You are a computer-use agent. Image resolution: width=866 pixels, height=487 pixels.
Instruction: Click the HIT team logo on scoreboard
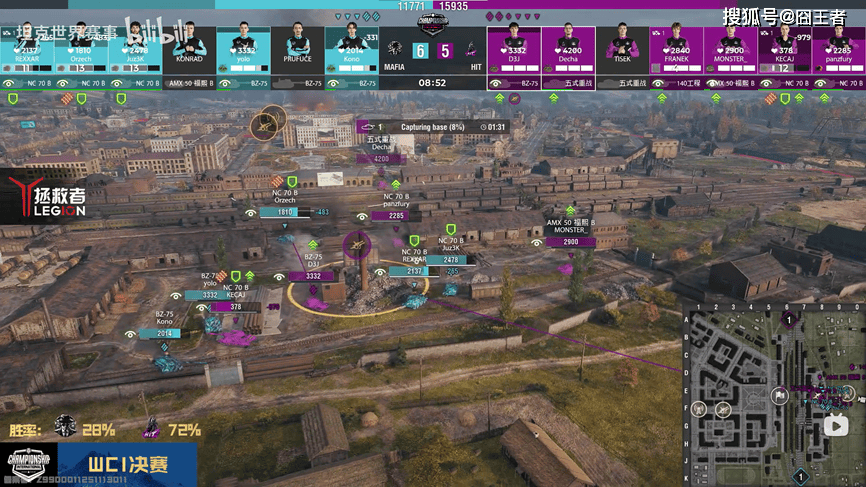[474, 49]
